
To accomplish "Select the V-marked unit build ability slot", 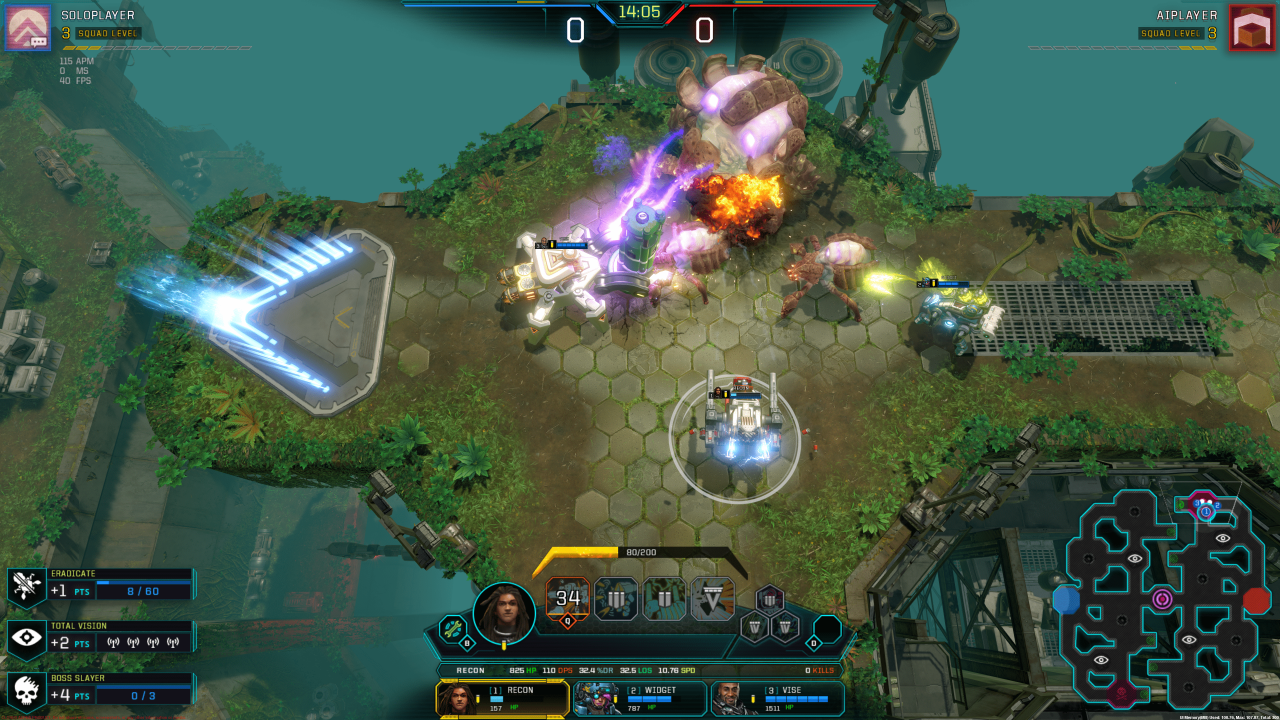I will [x=714, y=599].
